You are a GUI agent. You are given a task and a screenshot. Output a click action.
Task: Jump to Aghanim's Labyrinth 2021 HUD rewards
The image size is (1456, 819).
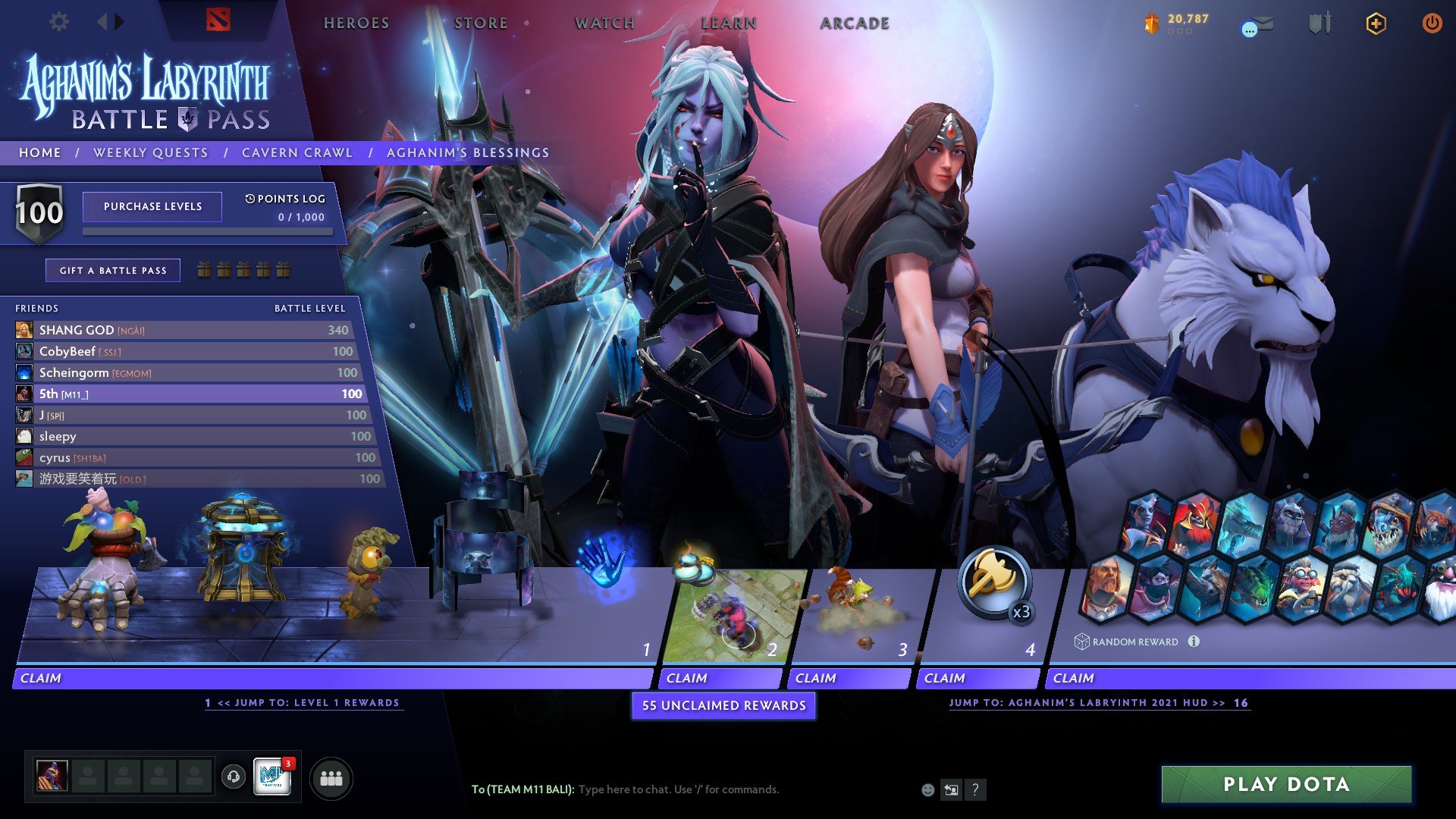pos(1097,703)
